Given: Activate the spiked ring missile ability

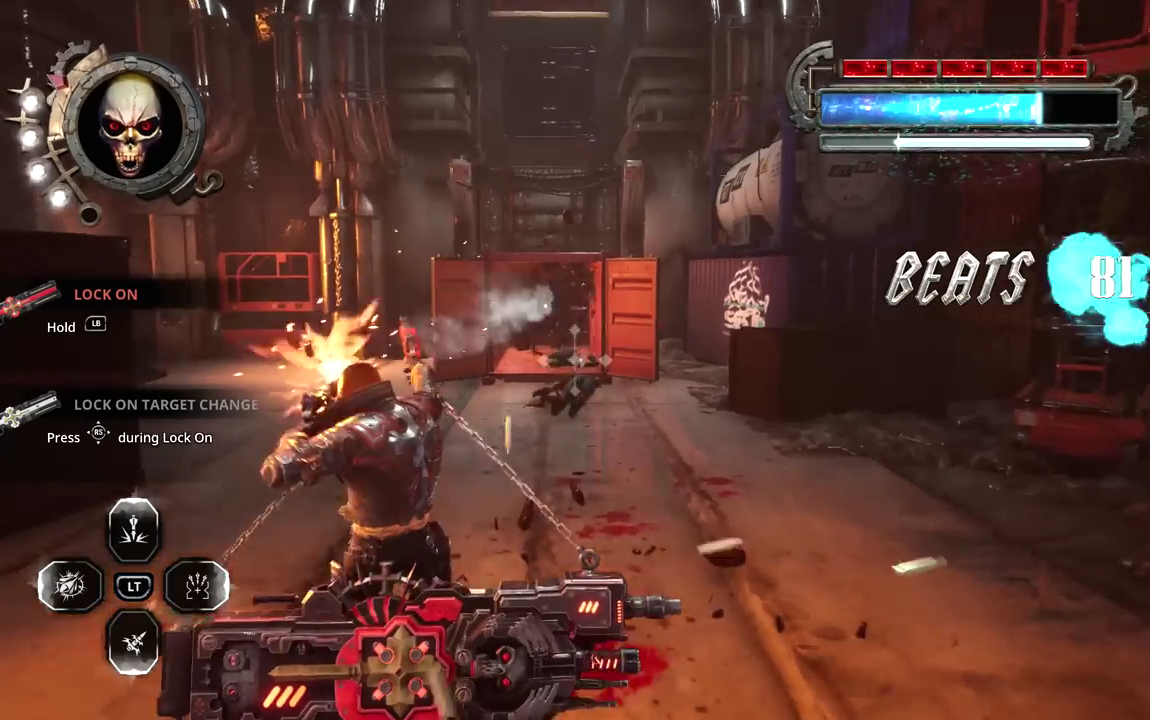Looking at the screenshot, I should pos(70,586).
